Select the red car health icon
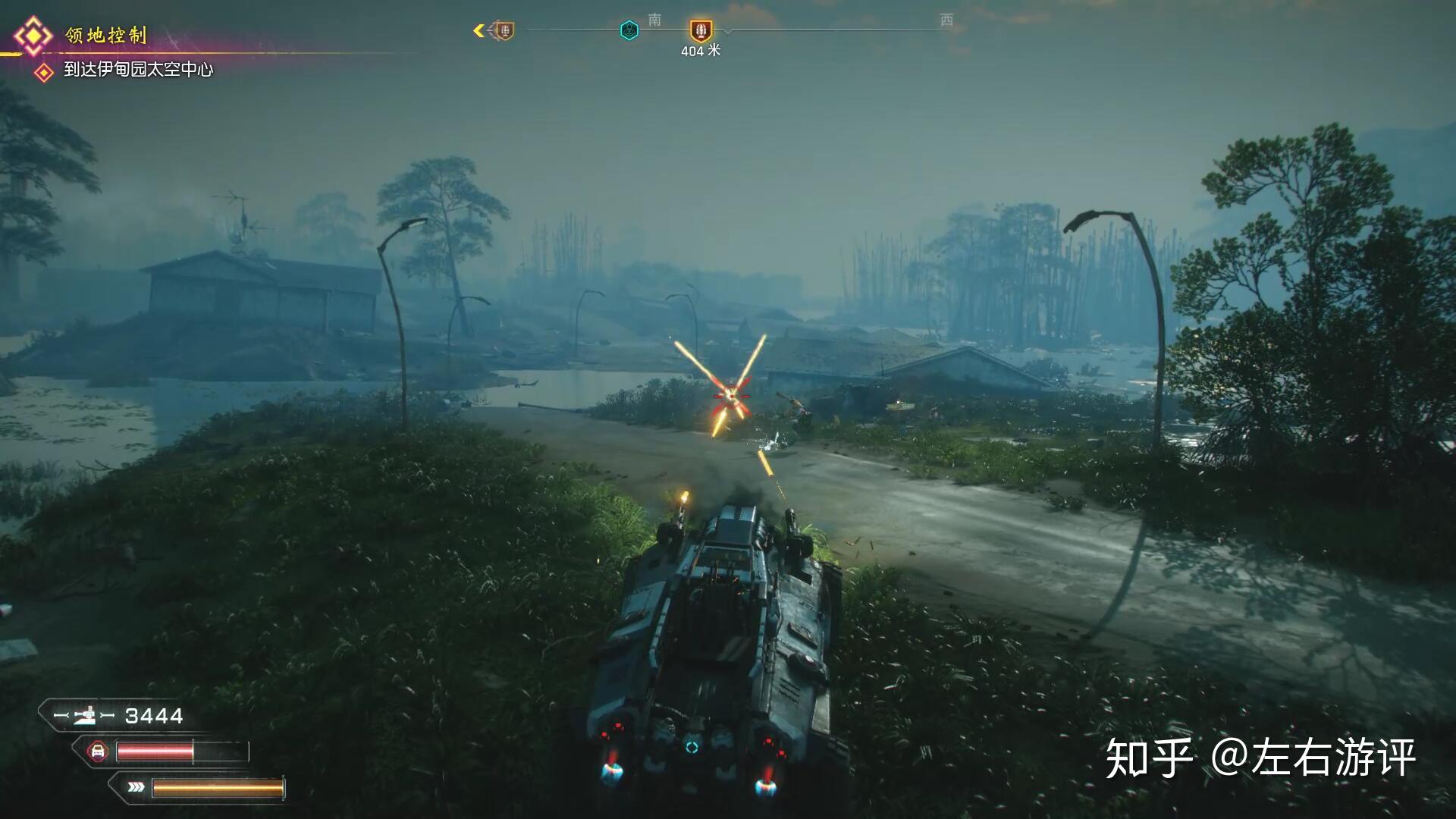Screen dimensions: 1456x819 (x=97, y=752)
